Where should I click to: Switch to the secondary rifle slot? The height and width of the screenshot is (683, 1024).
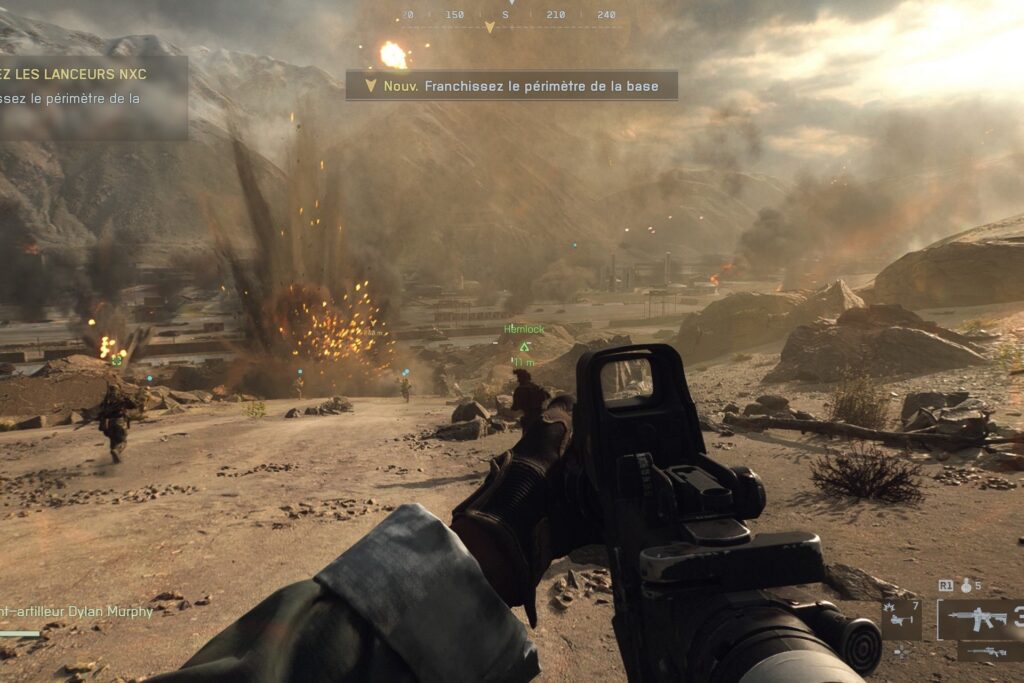[x=989, y=652]
